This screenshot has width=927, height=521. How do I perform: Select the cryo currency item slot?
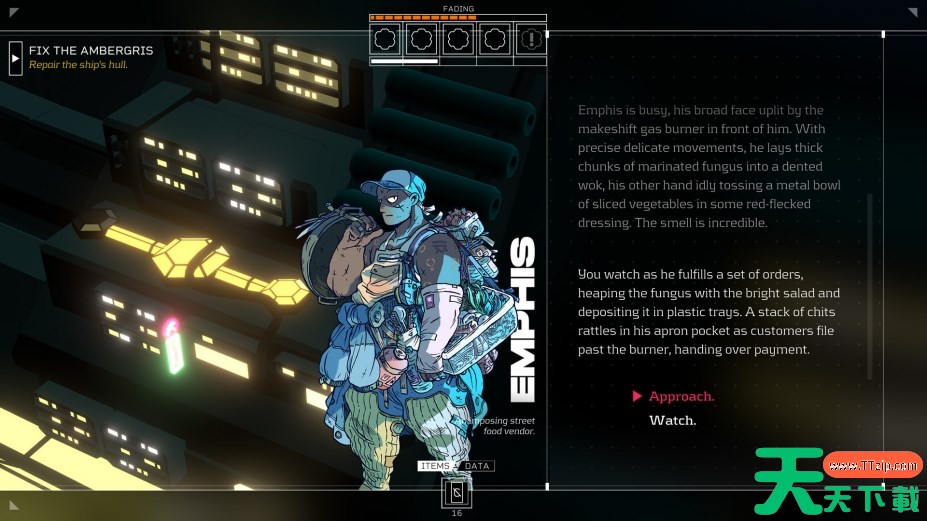coord(457,493)
